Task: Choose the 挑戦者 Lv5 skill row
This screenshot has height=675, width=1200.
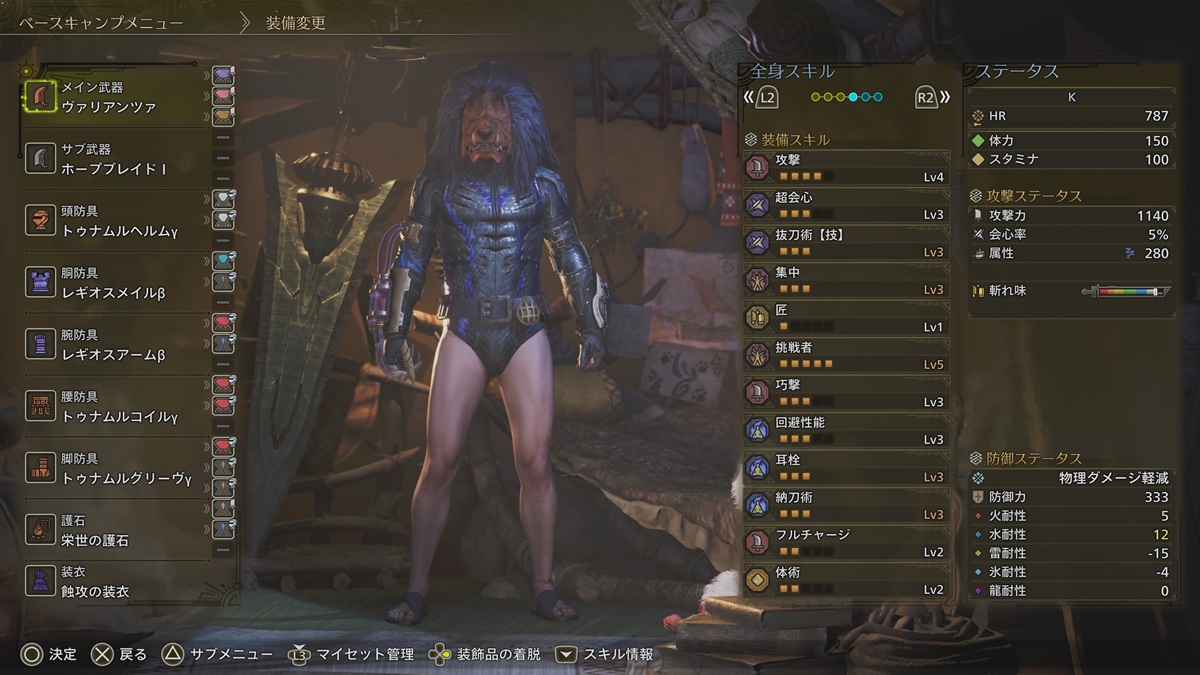Action: [846, 355]
